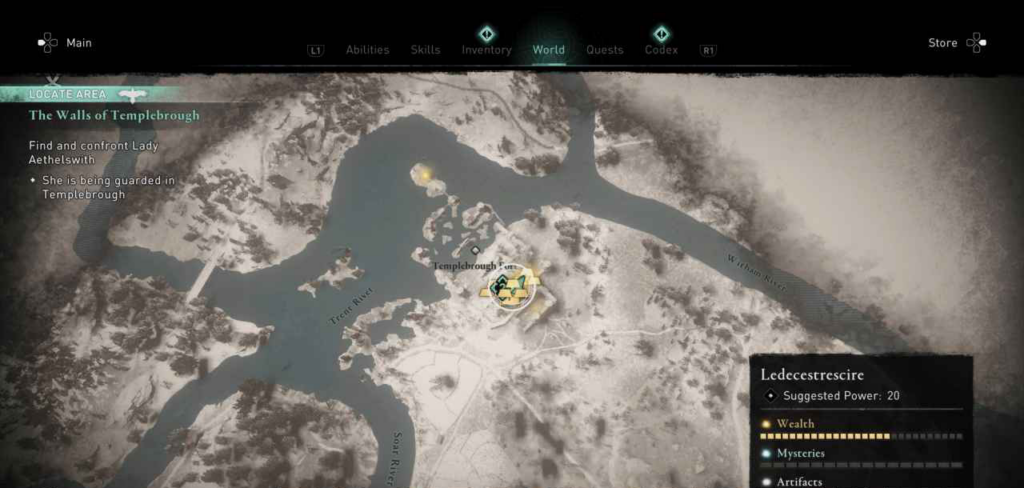Click the quest marker at Templebrough Fort
The height and width of the screenshot is (488, 1024).
(511, 288)
